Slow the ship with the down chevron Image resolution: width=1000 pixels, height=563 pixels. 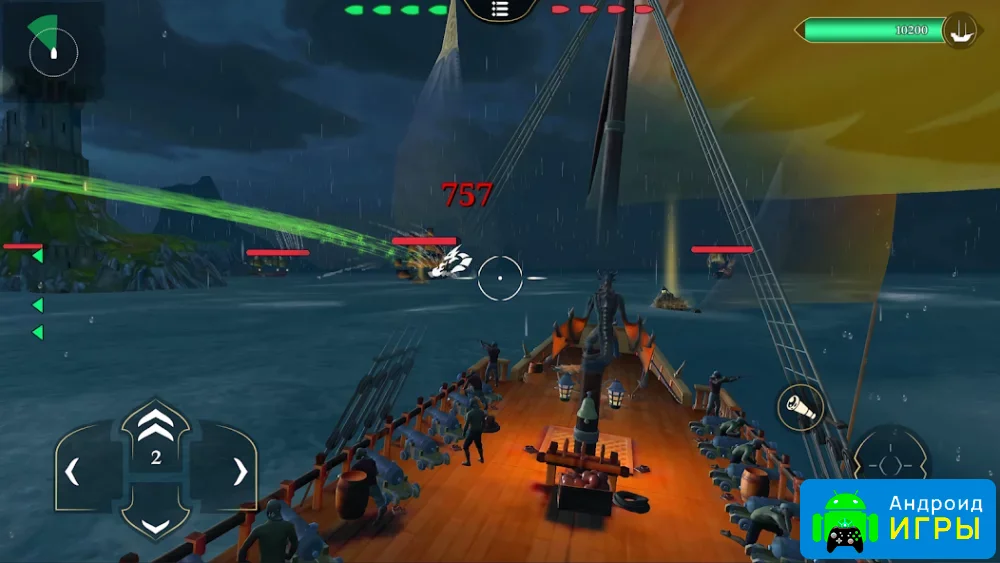point(155,523)
